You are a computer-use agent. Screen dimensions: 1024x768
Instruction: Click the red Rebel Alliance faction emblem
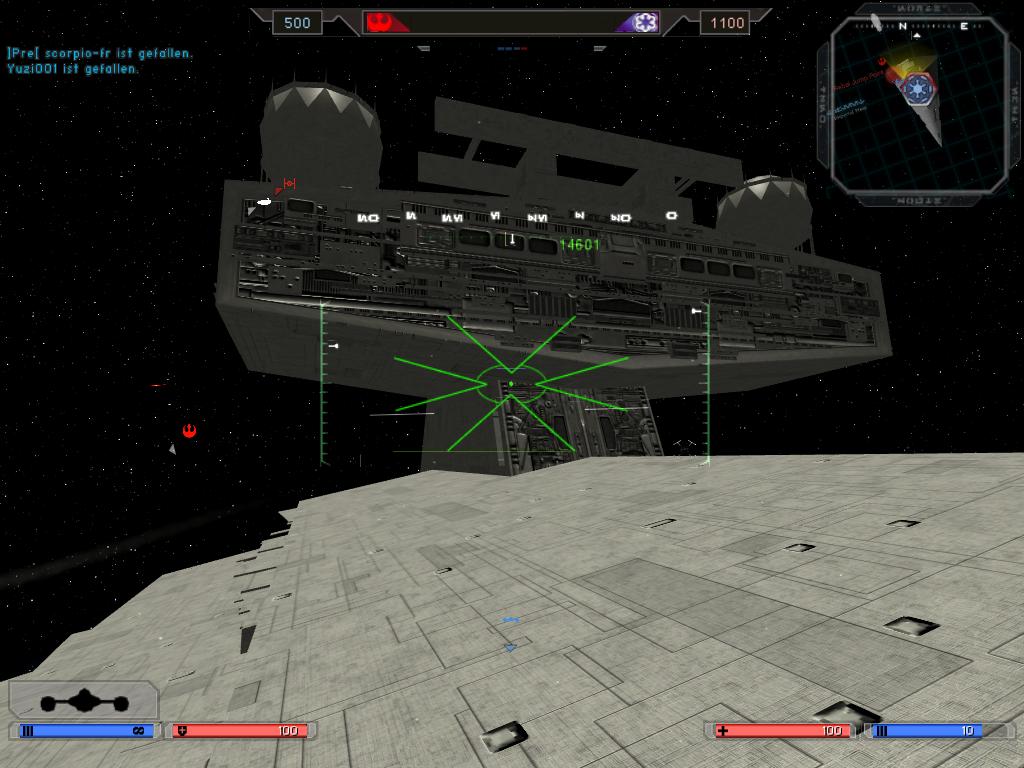(378, 21)
